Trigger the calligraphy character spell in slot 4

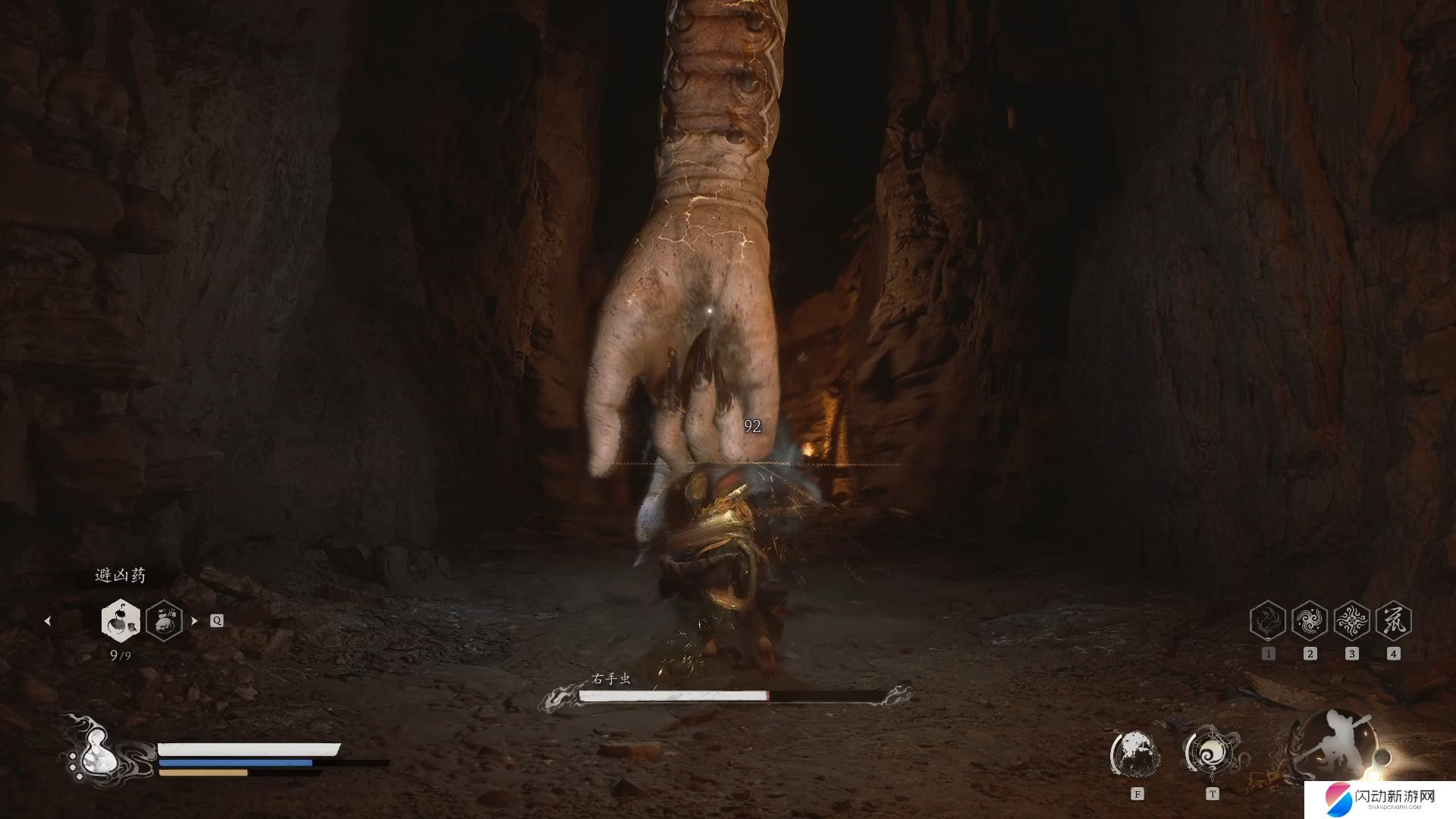click(x=1393, y=621)
